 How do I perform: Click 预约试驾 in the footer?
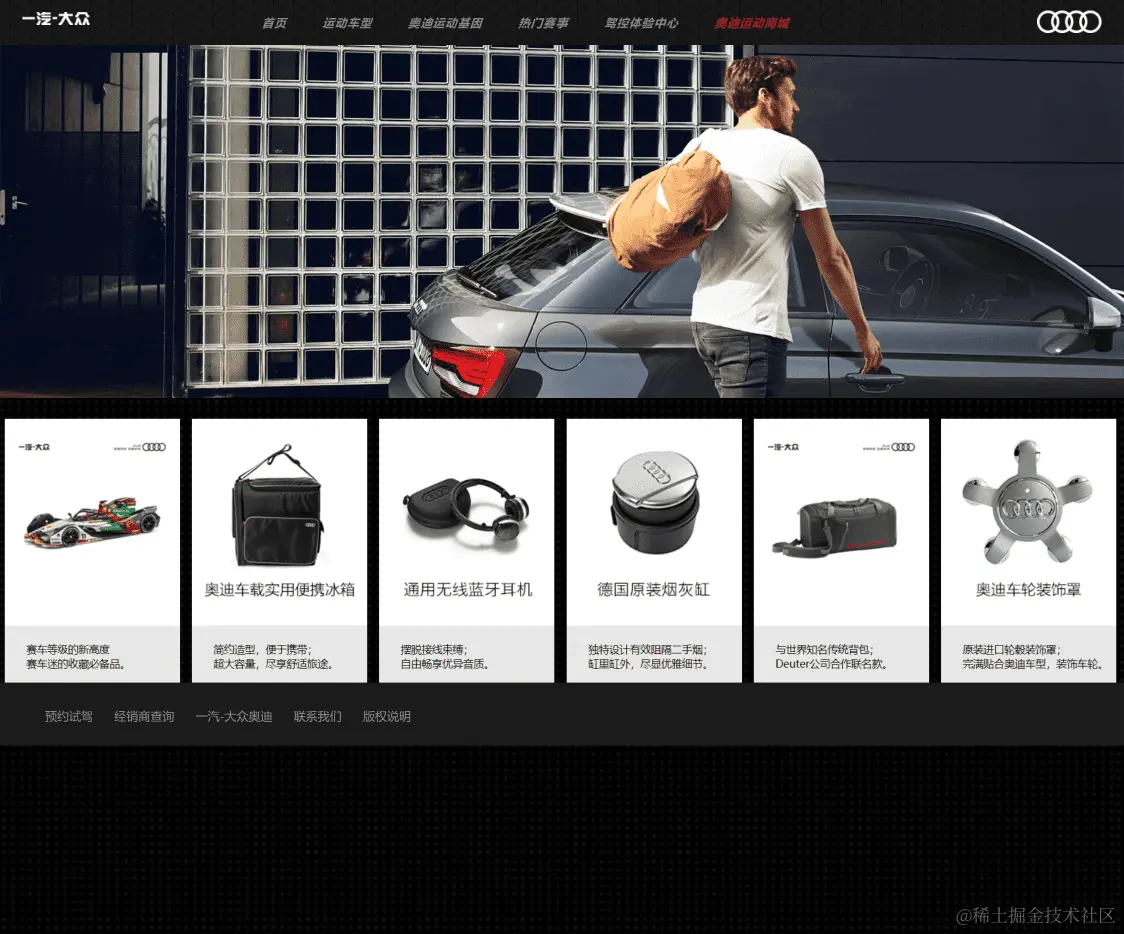69,716
